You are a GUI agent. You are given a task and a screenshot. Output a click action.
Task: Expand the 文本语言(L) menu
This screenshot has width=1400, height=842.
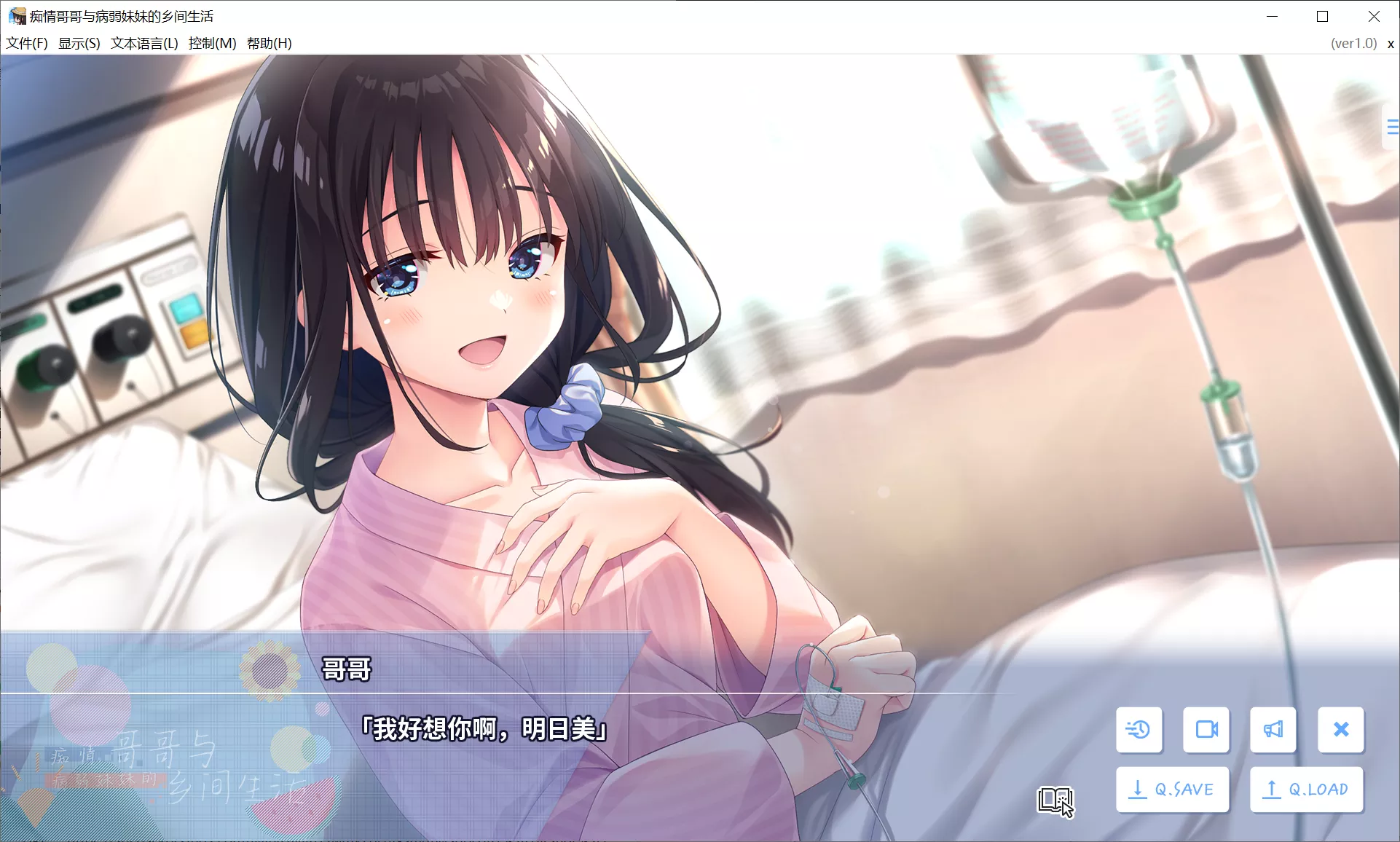143,43
